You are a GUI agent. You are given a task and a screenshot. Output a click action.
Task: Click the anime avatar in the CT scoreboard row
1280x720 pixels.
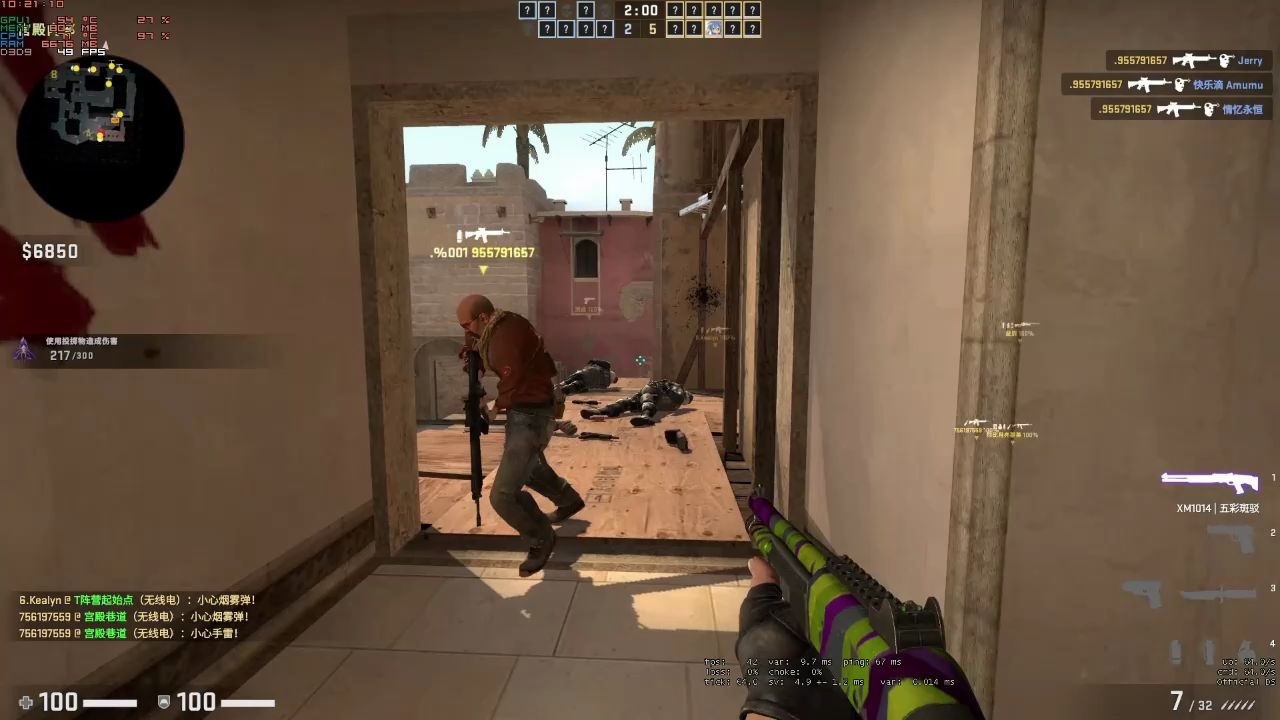714,28
